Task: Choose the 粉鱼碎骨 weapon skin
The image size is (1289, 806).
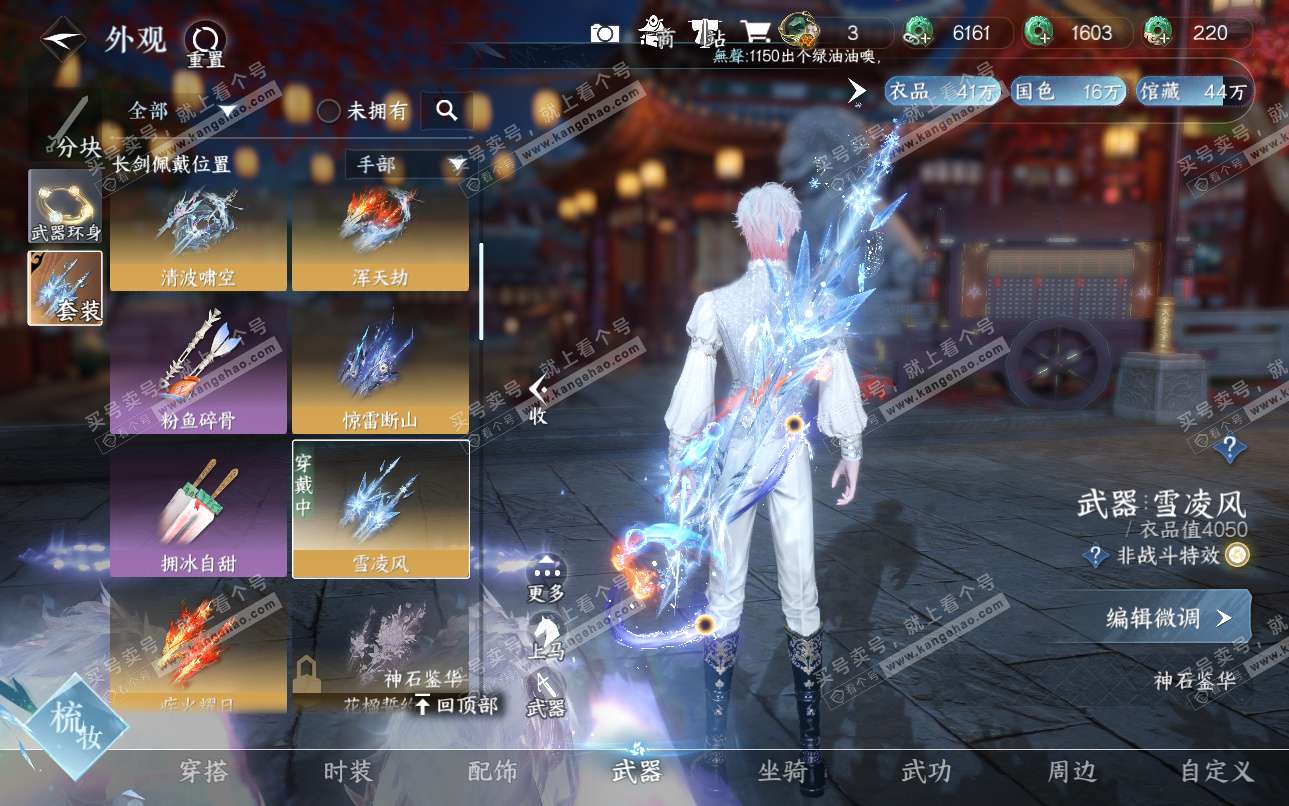Action: click(x=198, y=370)
